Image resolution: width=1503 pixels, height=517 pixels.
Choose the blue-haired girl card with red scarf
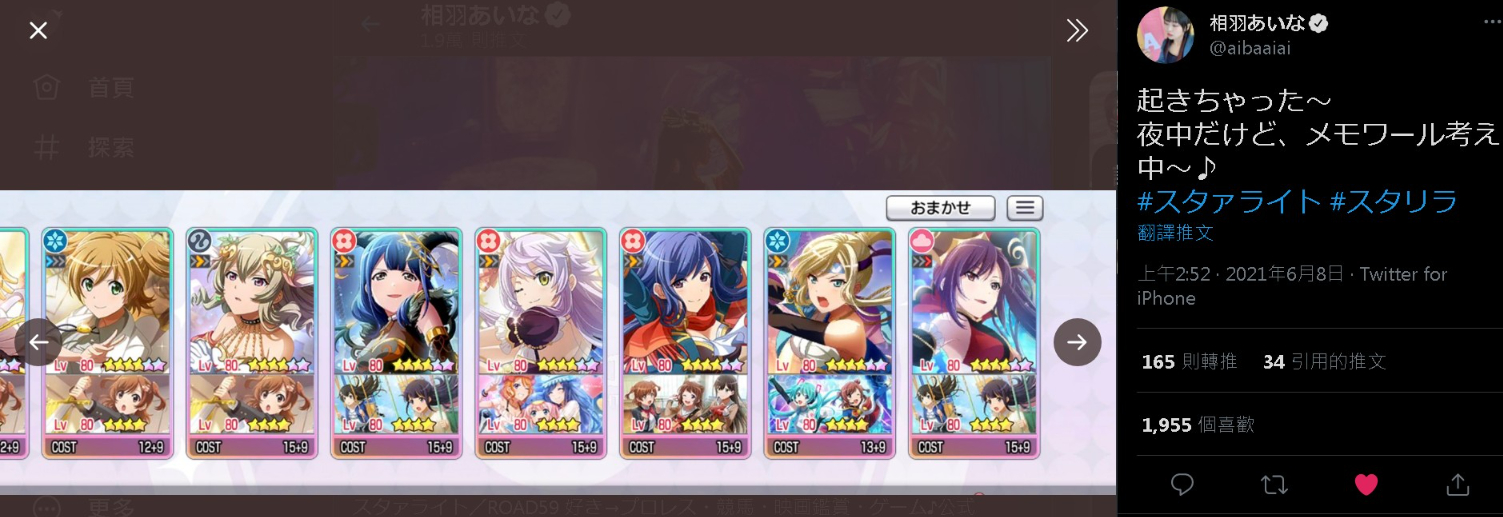(x=684, y=300)
